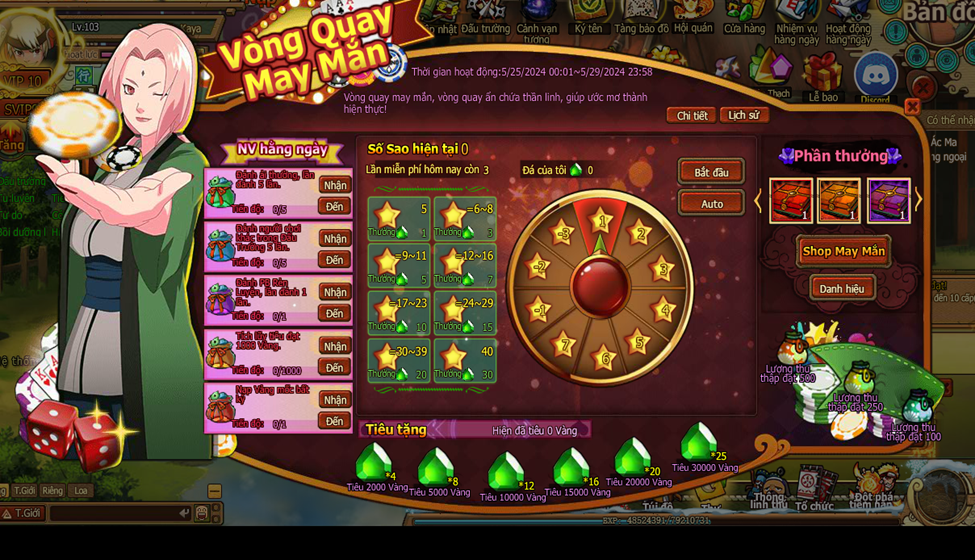The width and height of the screenshot is (975, 560).
Task: Go to the PB Rèn Luyện task
Action: (x=335, y=314)
